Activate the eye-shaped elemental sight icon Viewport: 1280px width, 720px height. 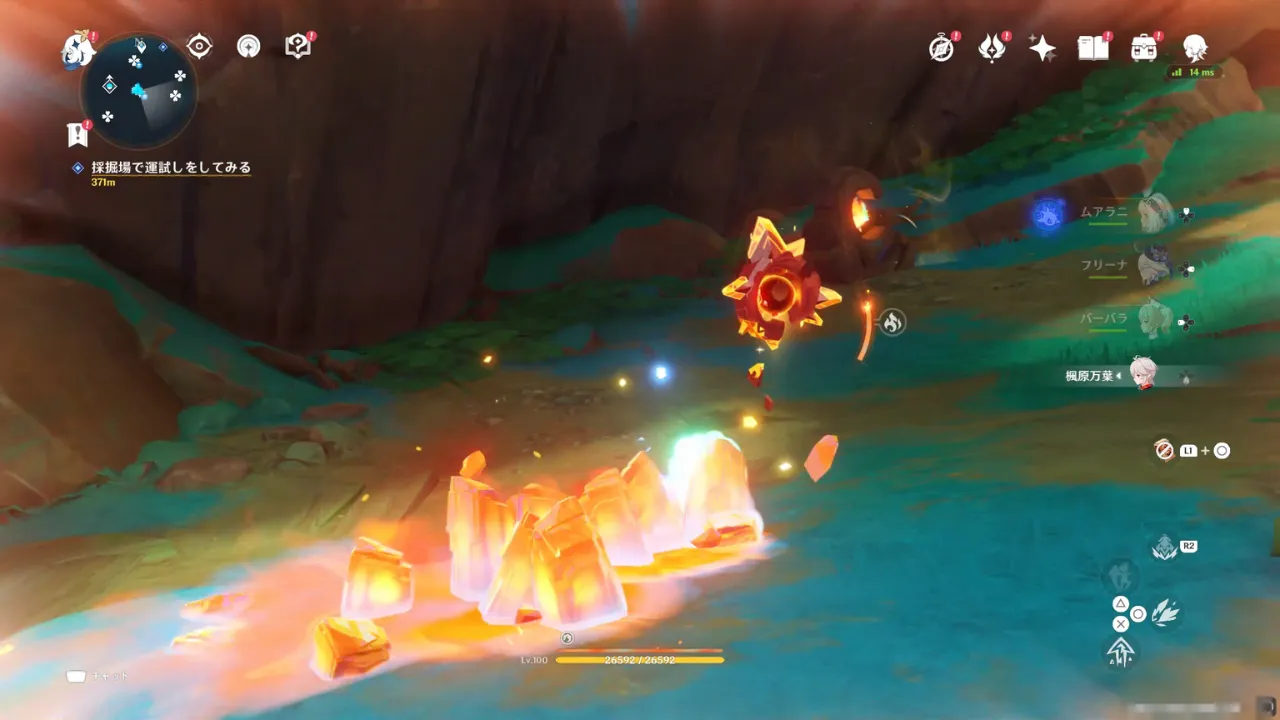[199, 46]
